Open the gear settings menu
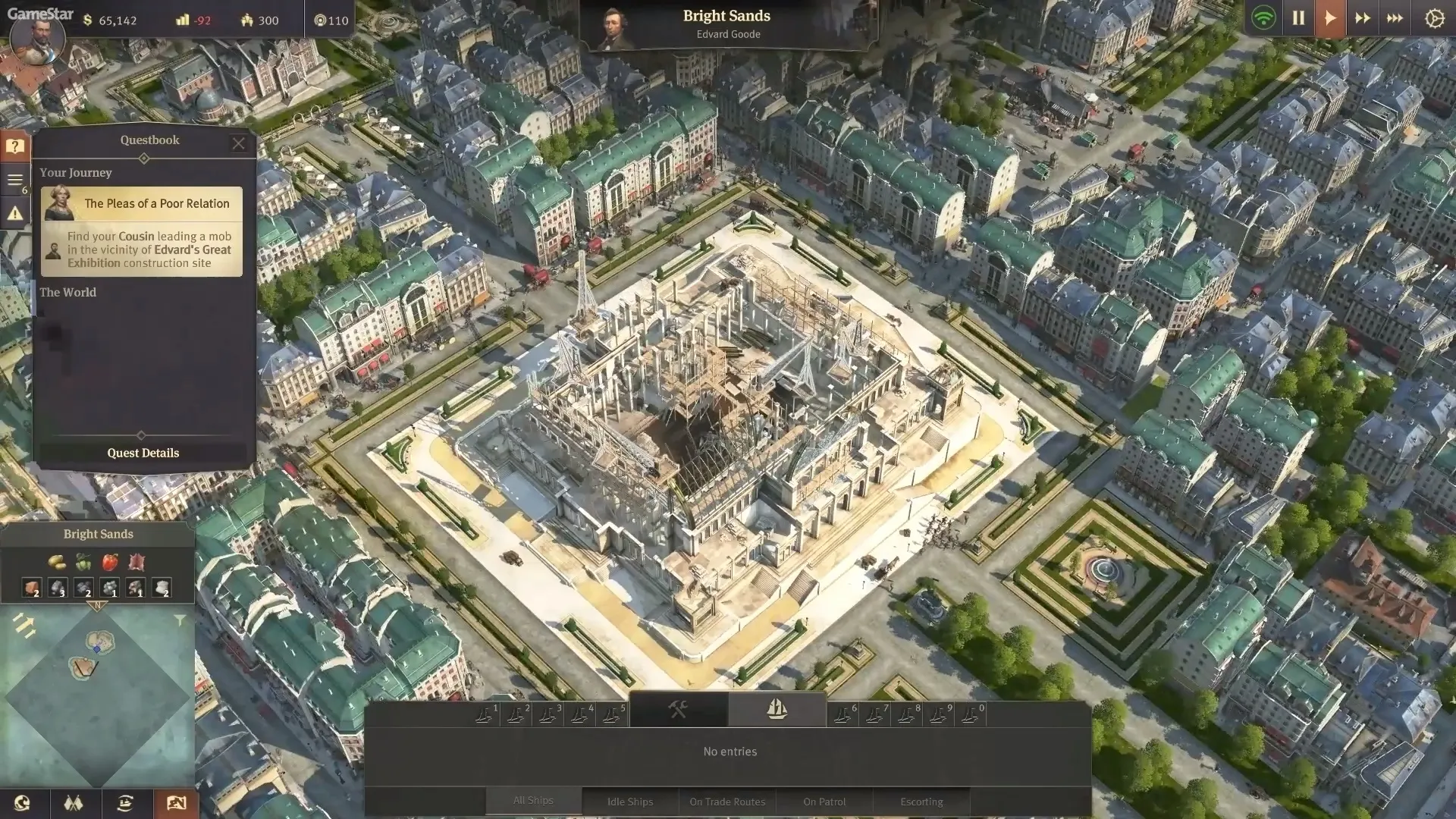 click(x=1434, y=18)
